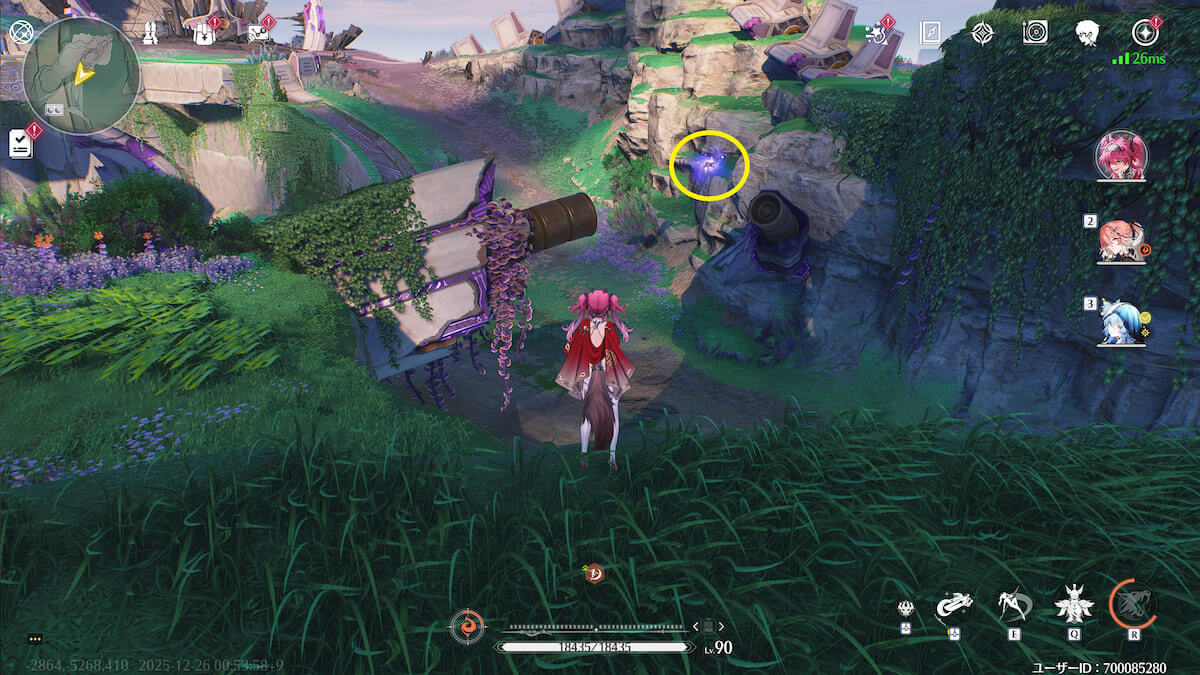Open the four-point star diamond icon
The image size is (1200, 675).
coord(983,33)
